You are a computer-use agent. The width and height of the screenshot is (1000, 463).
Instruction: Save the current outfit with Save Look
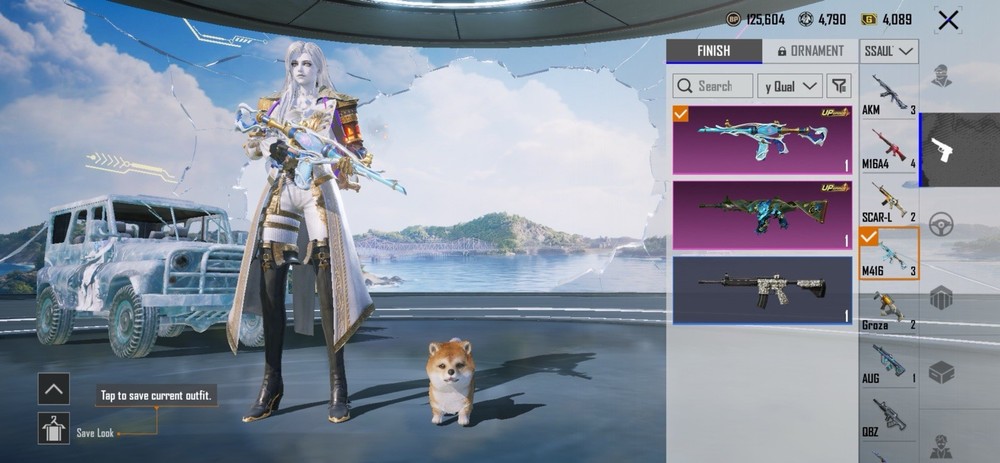point(53,430)
